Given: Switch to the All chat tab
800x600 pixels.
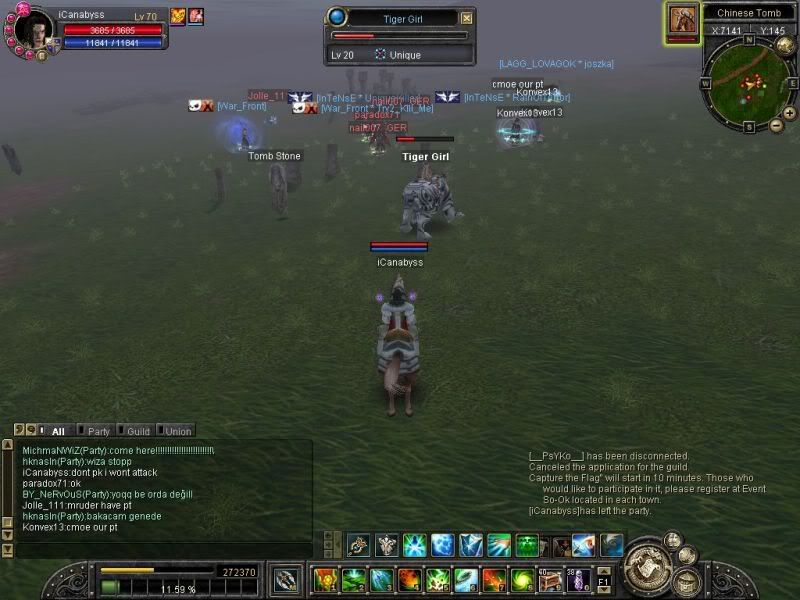Looking at the screenshot, I should [57, 431].
